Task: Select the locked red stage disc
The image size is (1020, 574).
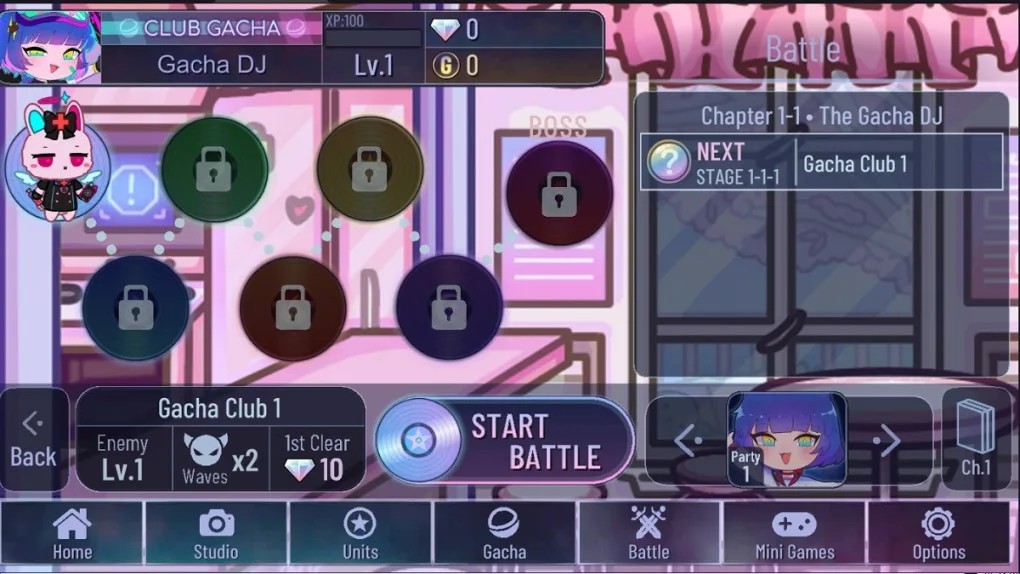Action: [292, 308]
